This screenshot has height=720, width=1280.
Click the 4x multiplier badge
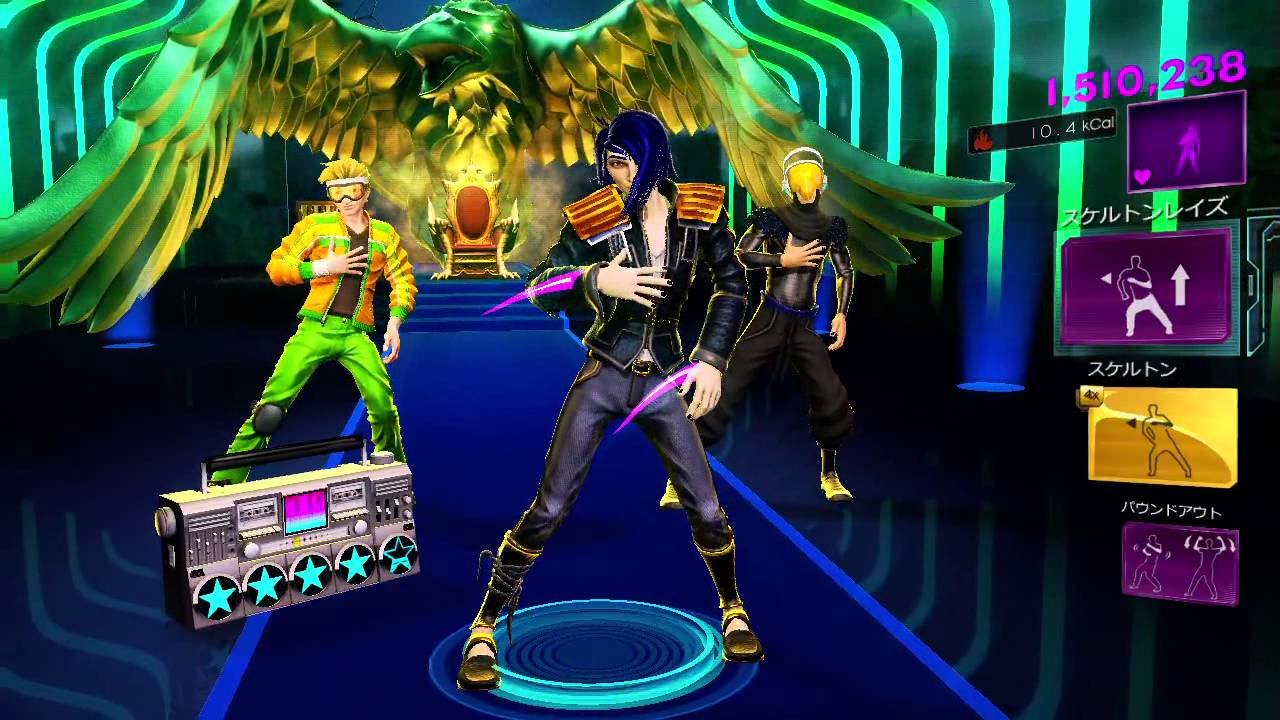(x=1091, y=397)
